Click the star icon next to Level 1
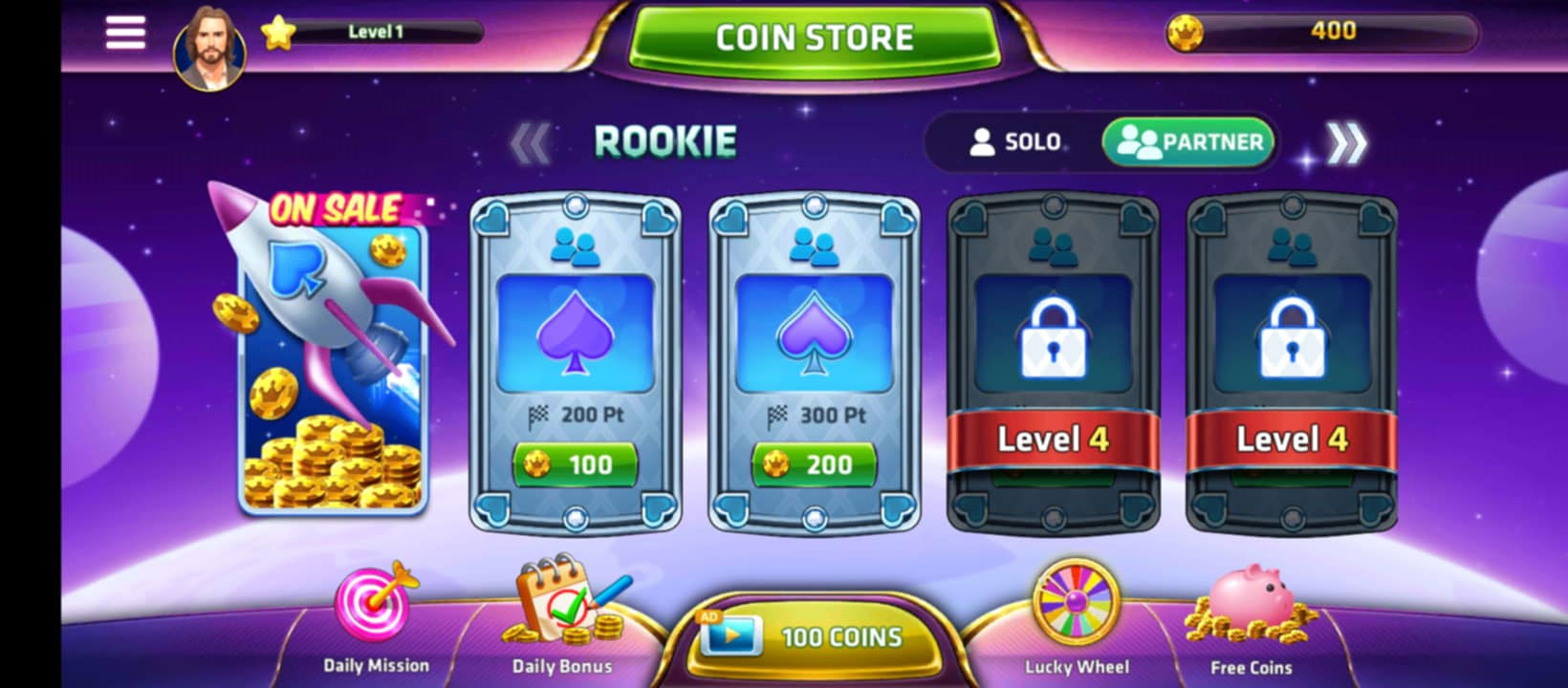1568x688 pixels. pyautogui.click(x=278, y=32)
